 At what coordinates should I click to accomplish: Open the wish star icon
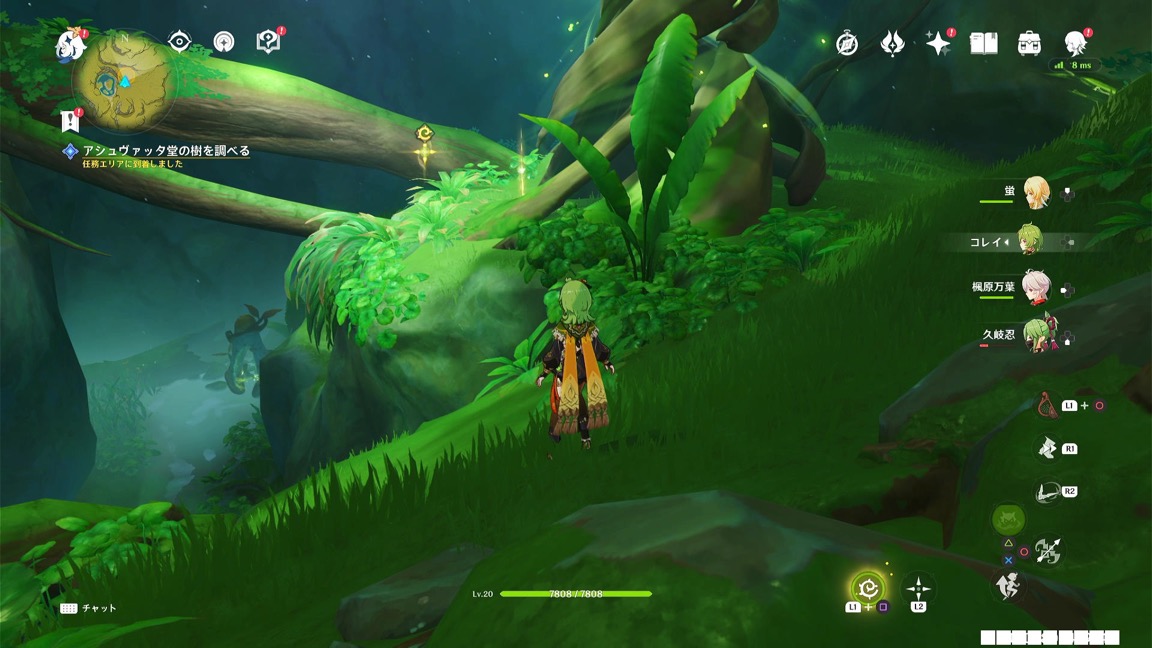938,44
